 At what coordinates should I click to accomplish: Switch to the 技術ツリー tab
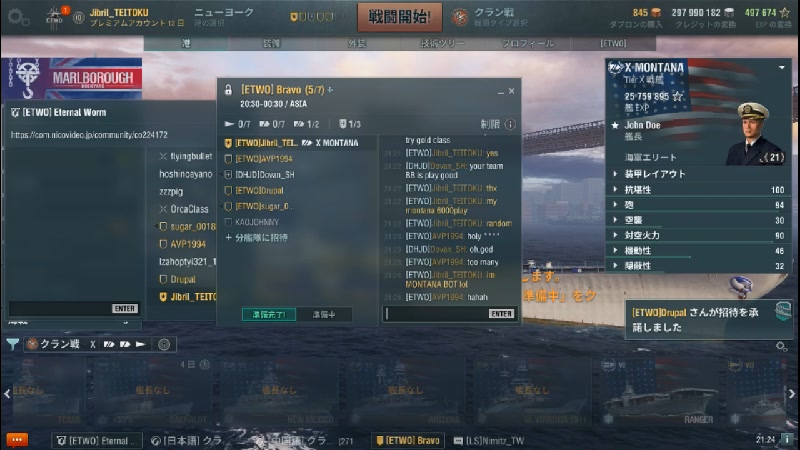tap(444, 44)
